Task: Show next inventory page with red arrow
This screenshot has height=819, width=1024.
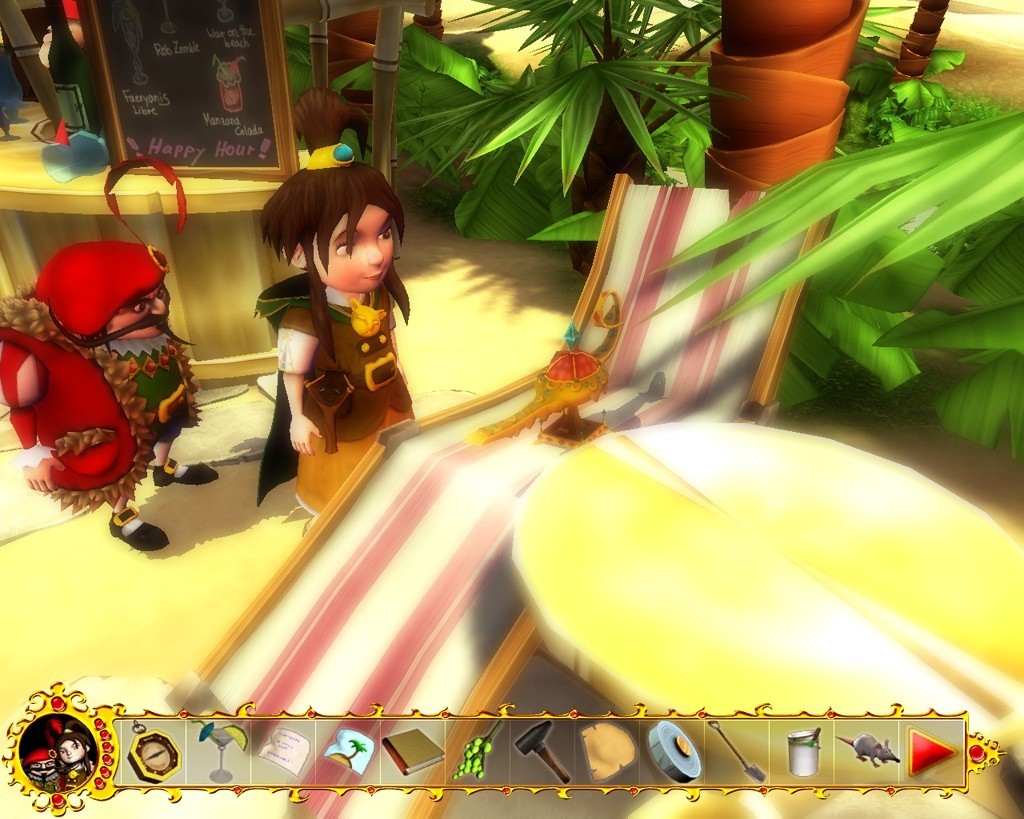Action: tap(932, 752)
